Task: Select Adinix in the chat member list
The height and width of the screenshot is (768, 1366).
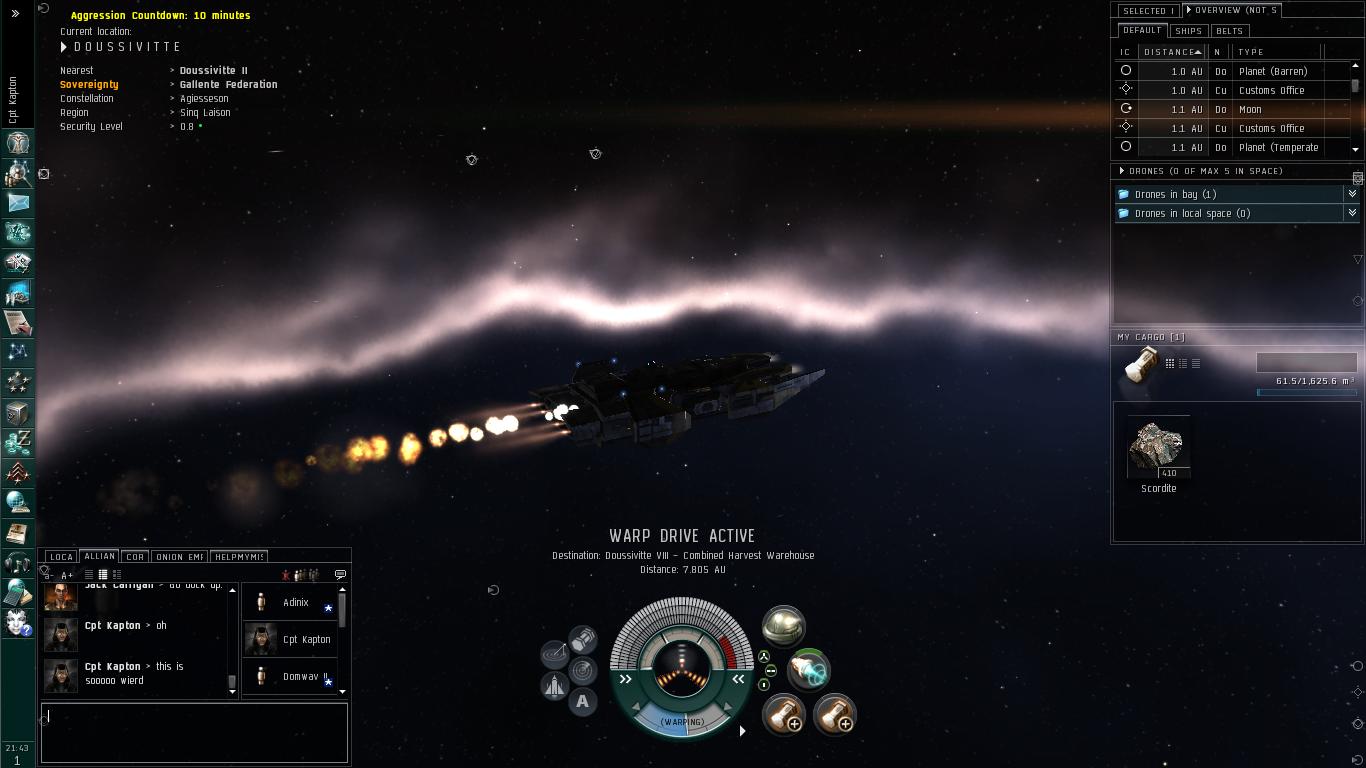Action: [295, 602]
